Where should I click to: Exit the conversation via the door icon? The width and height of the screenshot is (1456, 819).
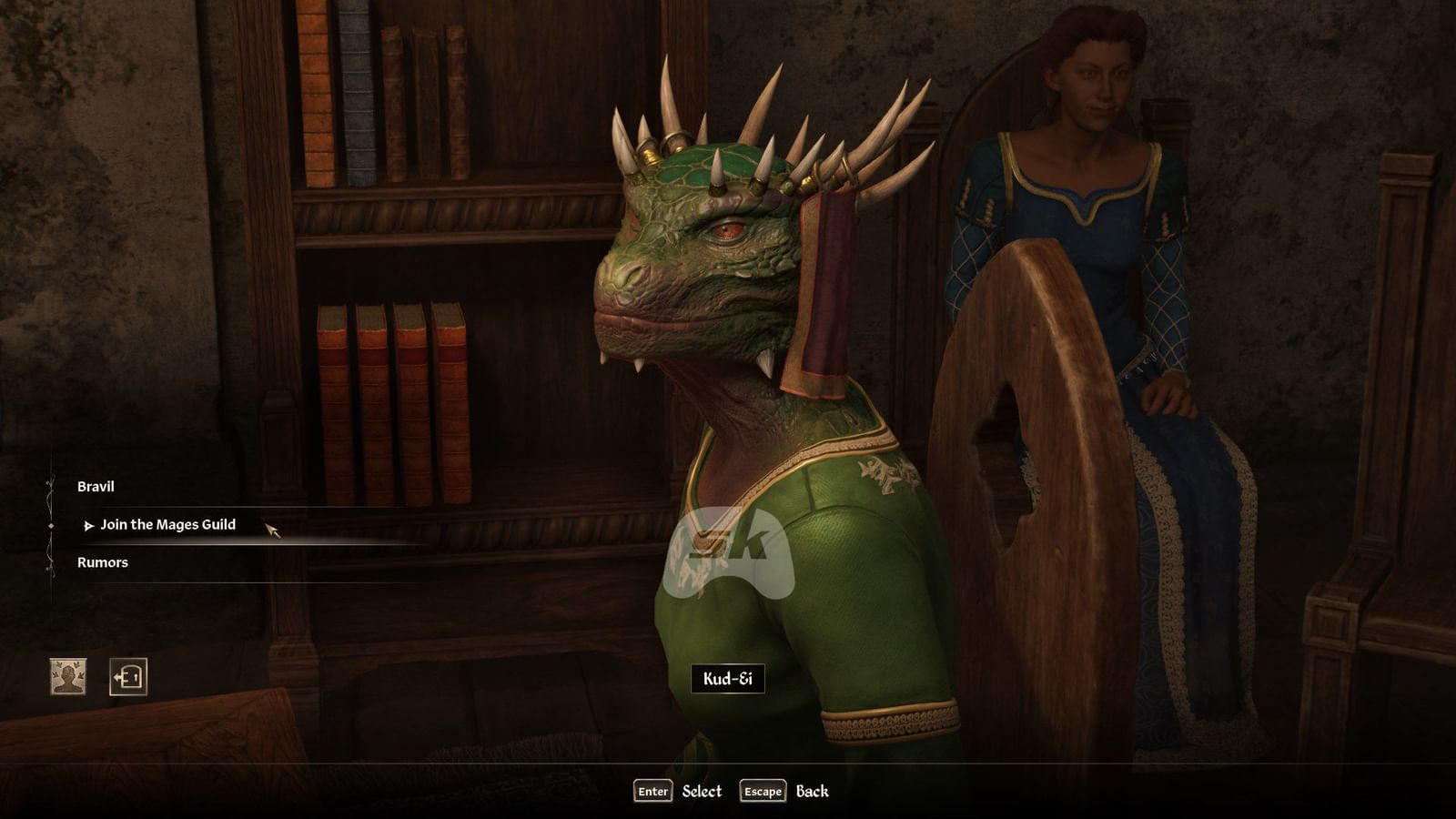[127, 677]
